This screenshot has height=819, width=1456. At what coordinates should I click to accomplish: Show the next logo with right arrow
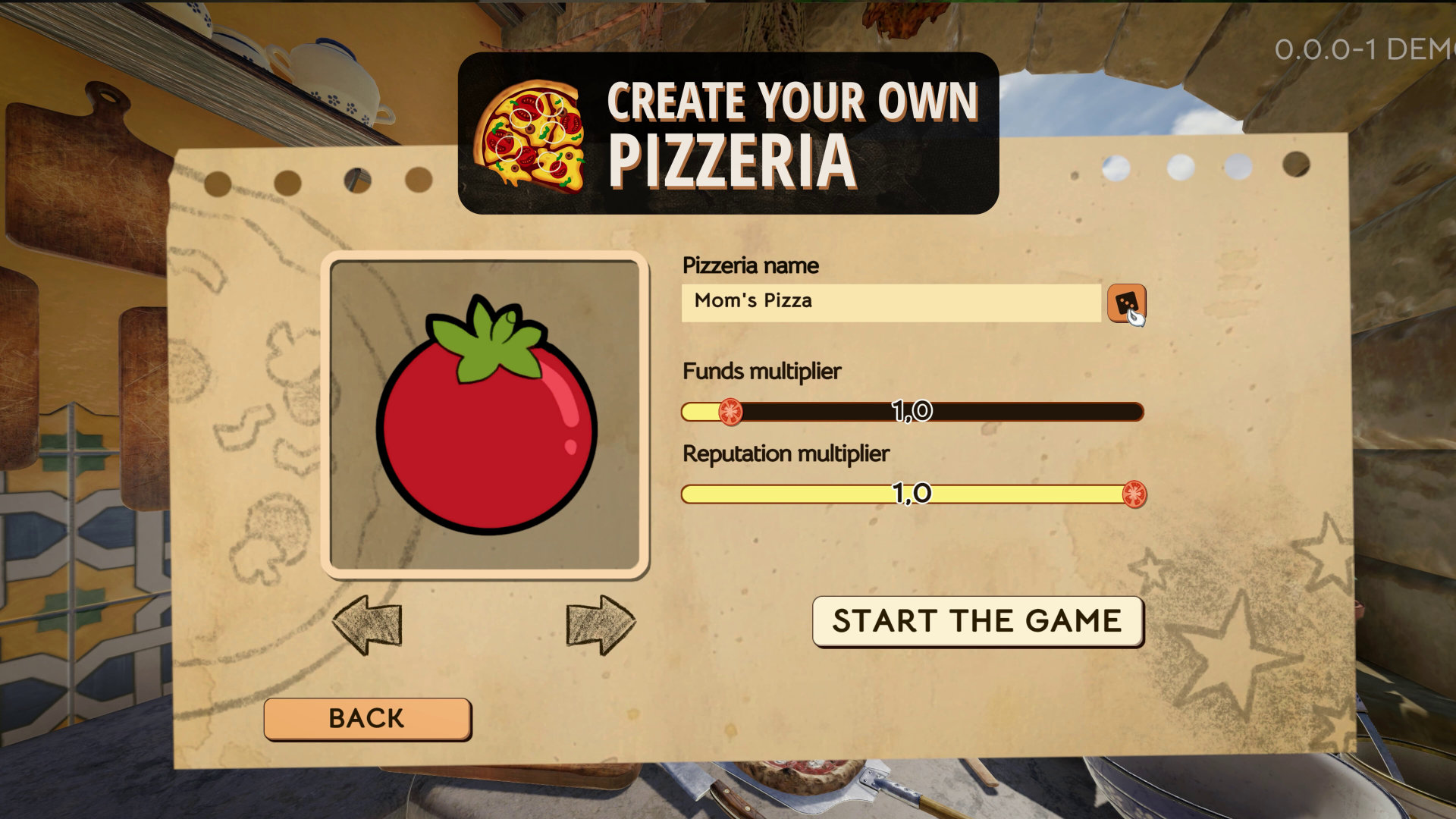click(601, 625)
